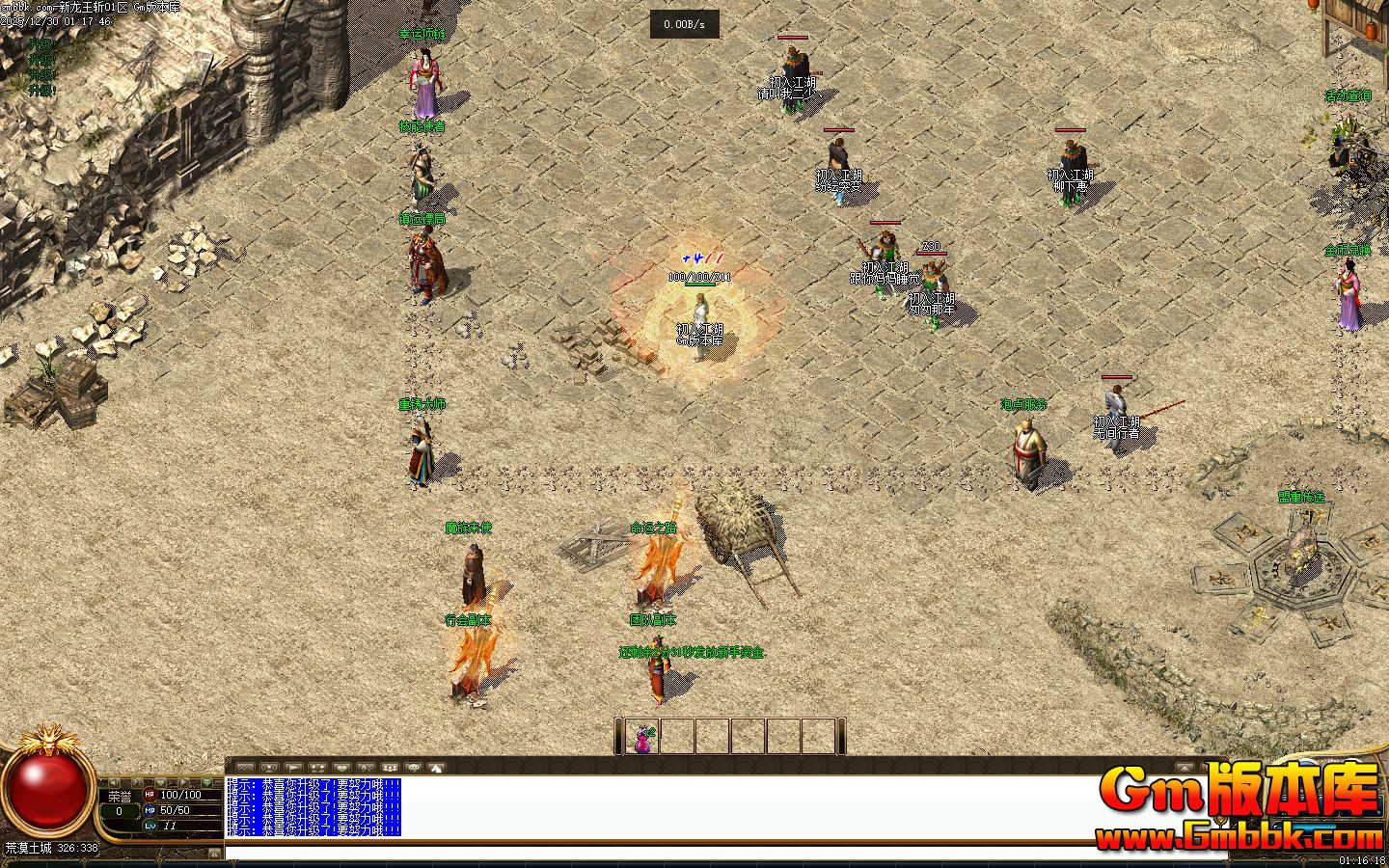This screenshot has width=1389, height=868.
Task: Select the blue level-up chat messages
Action: (x=313, y=806)
